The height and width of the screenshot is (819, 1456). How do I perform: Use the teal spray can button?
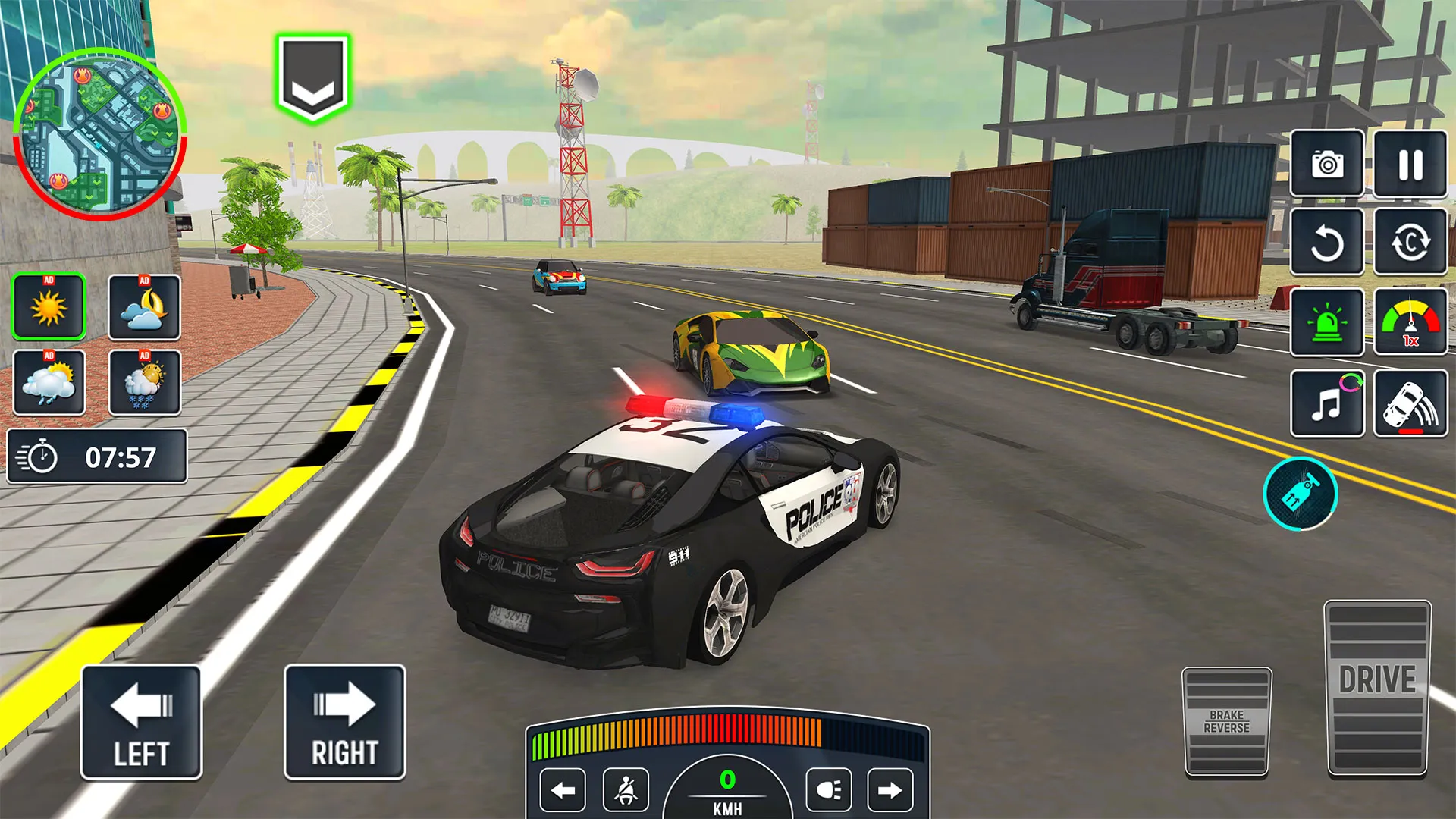point(1301,494)
